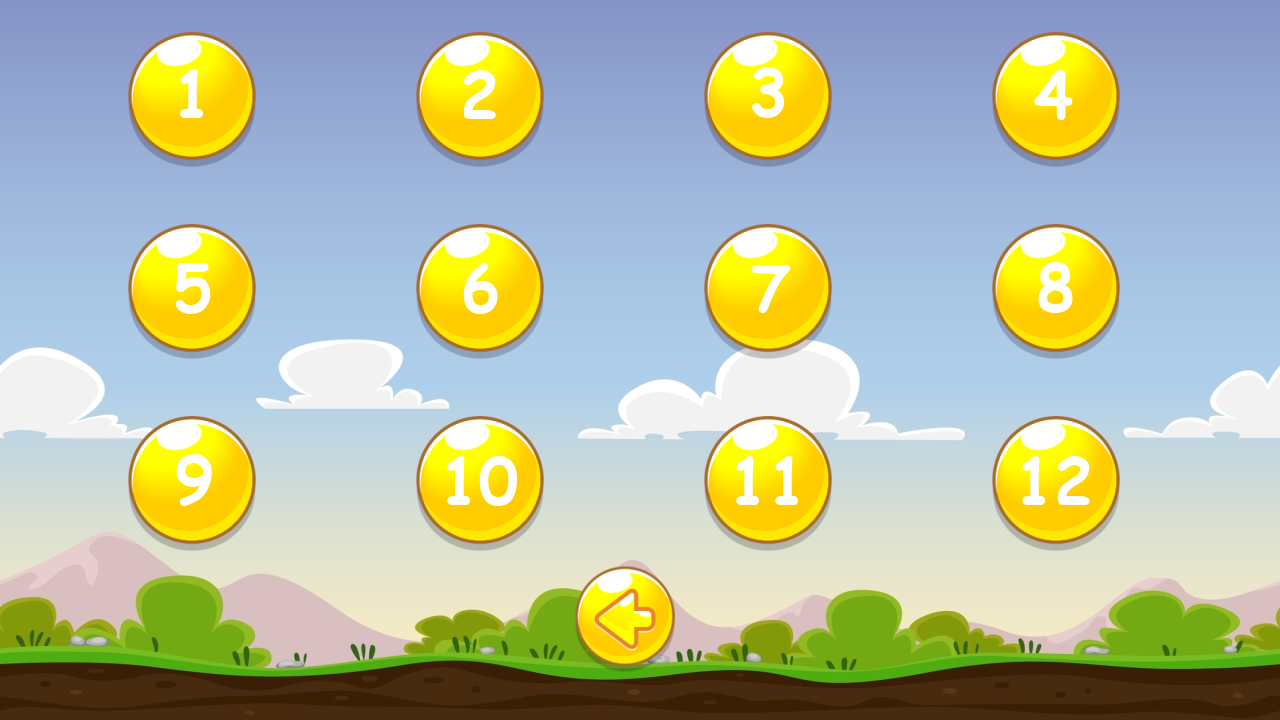The height and width of the screenshot is (720, 1280).
Task: Click the back arrow button
Action: (x=623, y=617)
